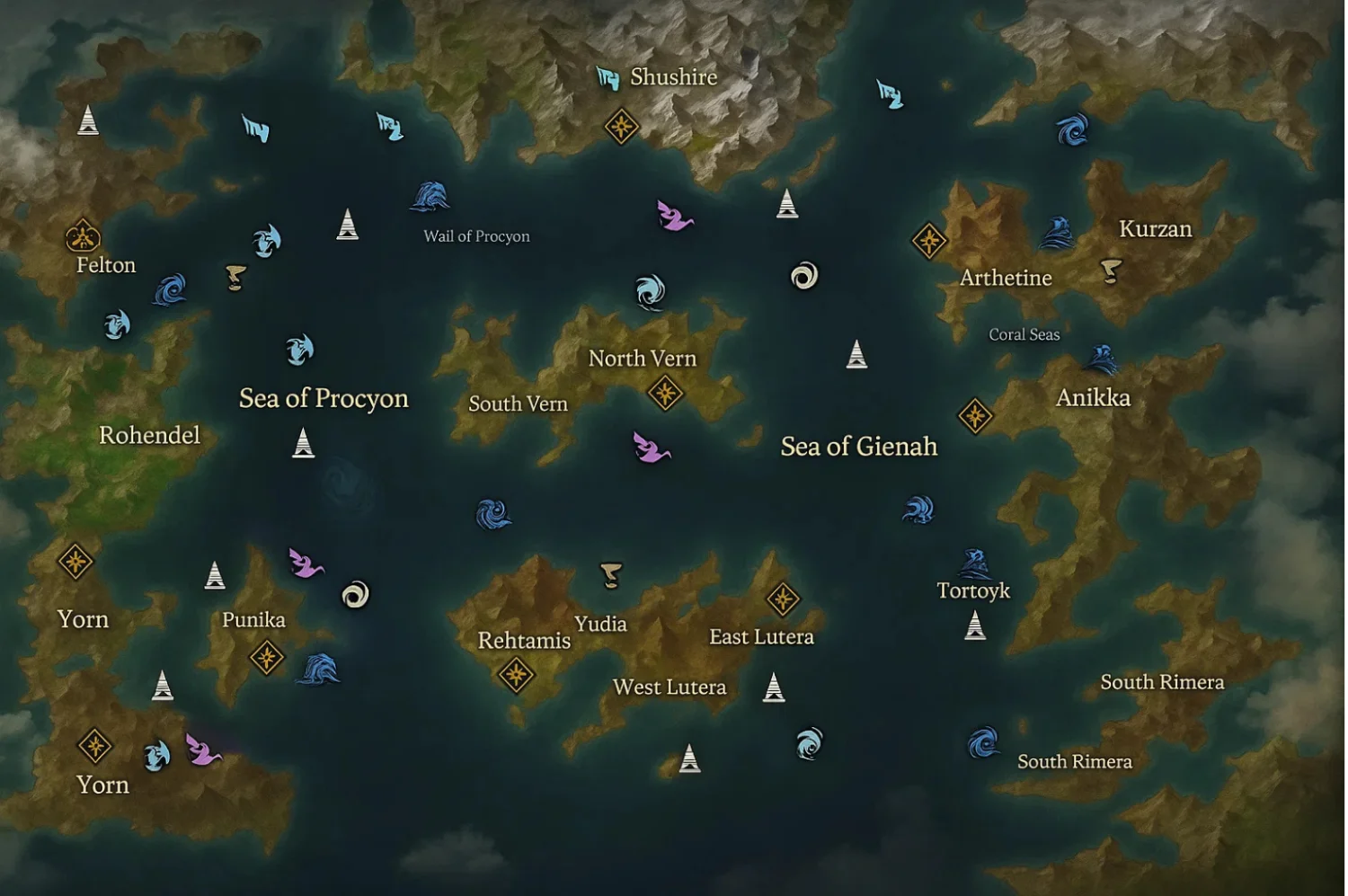Image resolution: width=1348 pixels, height=896 pixels.
Task: Click the port icon above Yorn
Action: point(75,563)
